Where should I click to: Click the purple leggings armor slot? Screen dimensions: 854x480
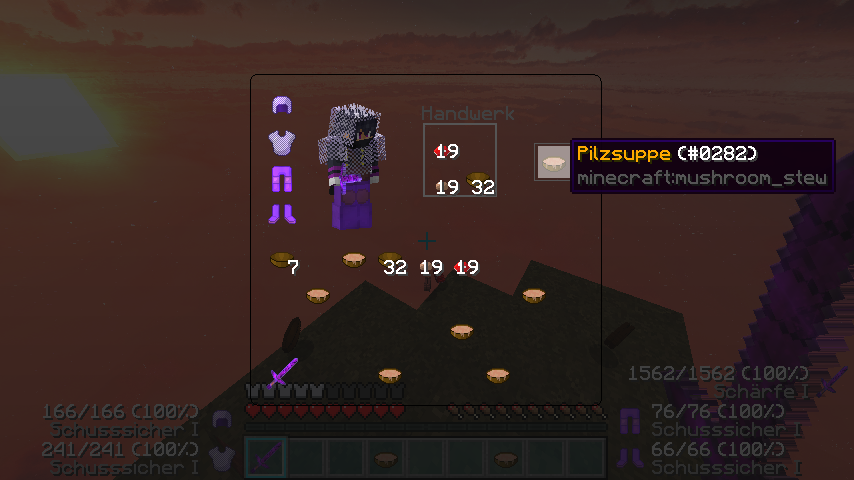[x=281, y=178]
